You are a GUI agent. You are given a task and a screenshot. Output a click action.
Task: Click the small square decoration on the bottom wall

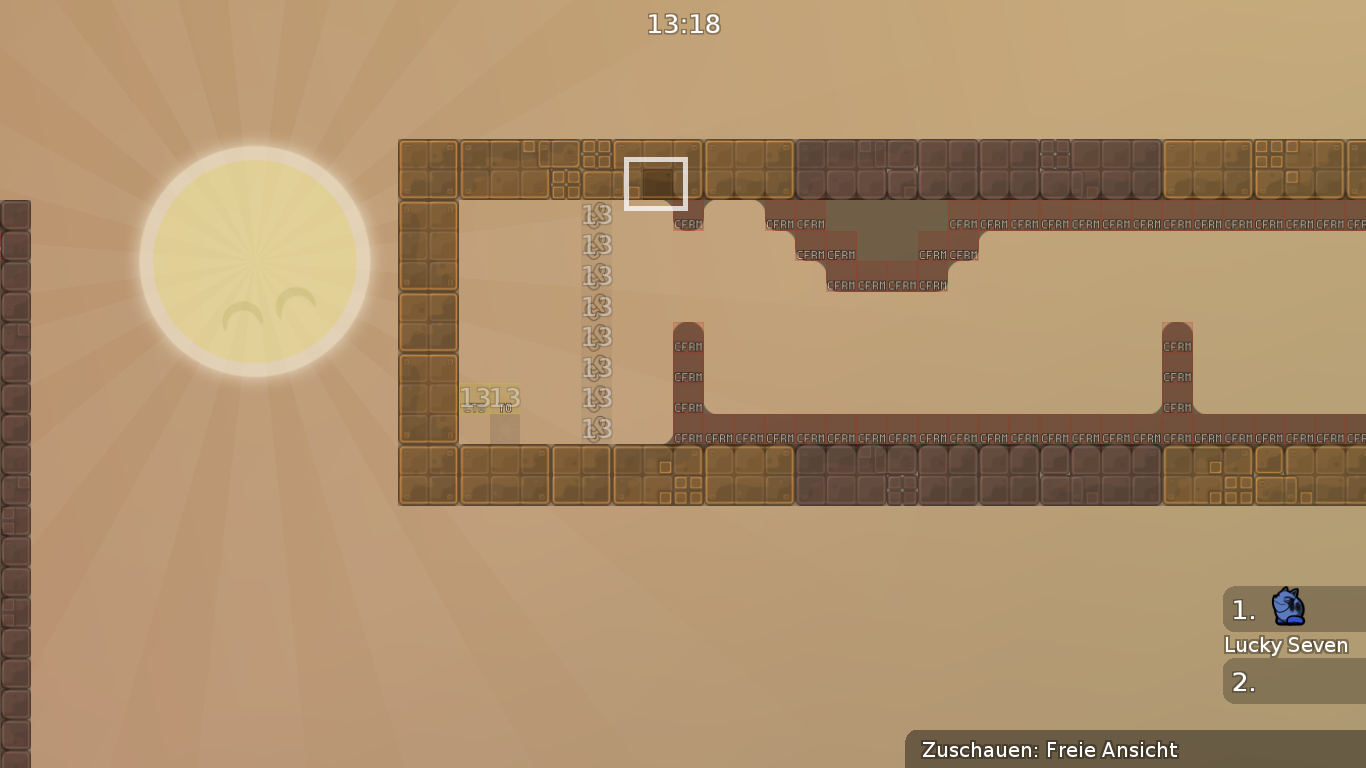click(664, 466)
